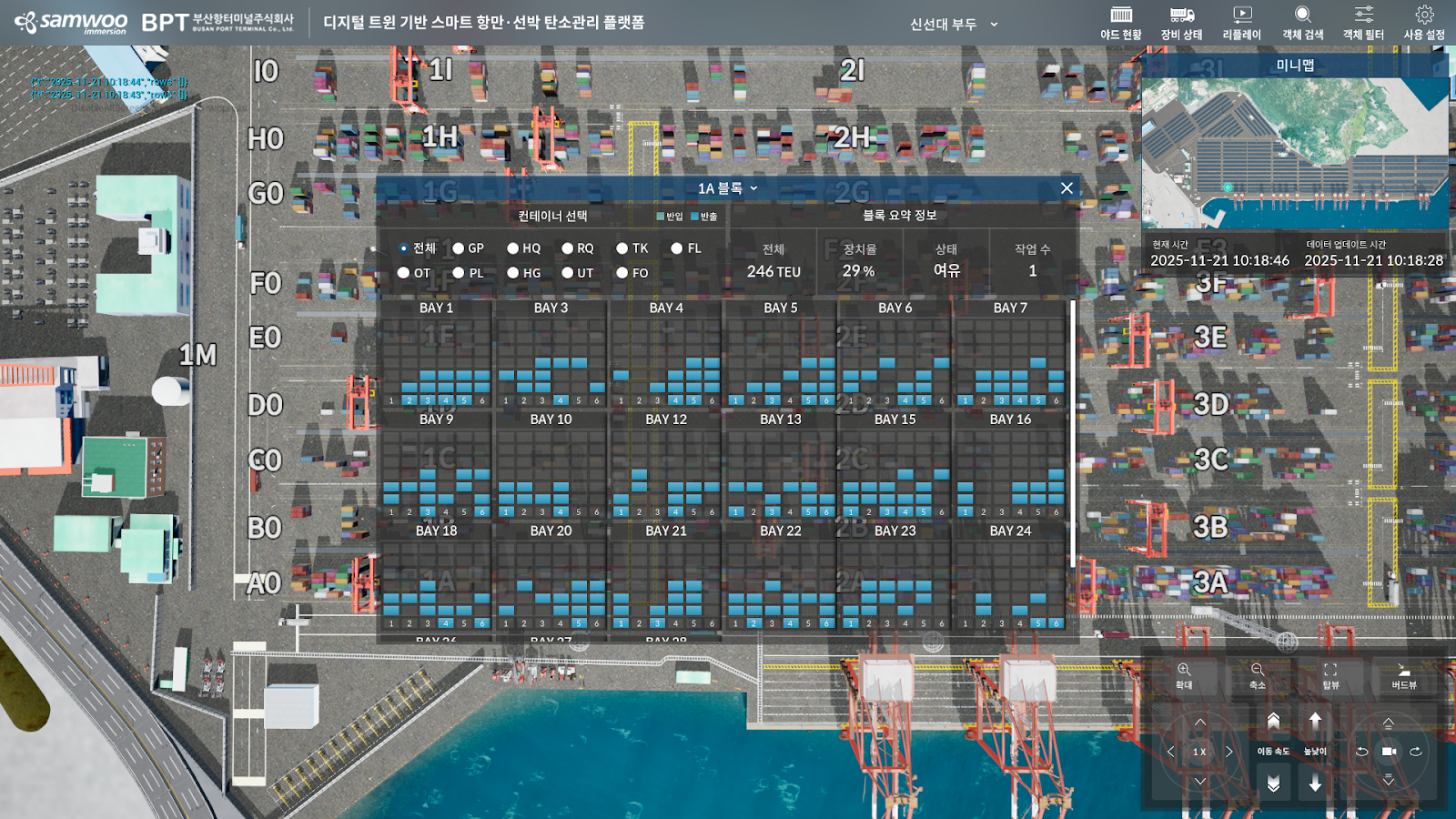Select the GP container type radio
The width and height of the screenshot is (1456, 819).
coord(459,248)
